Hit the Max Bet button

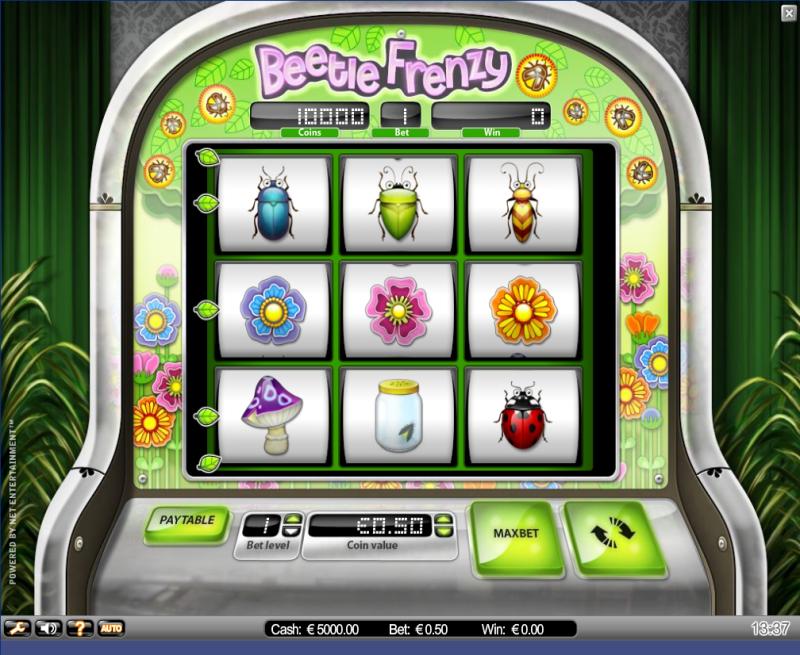[x=515, y=533]
